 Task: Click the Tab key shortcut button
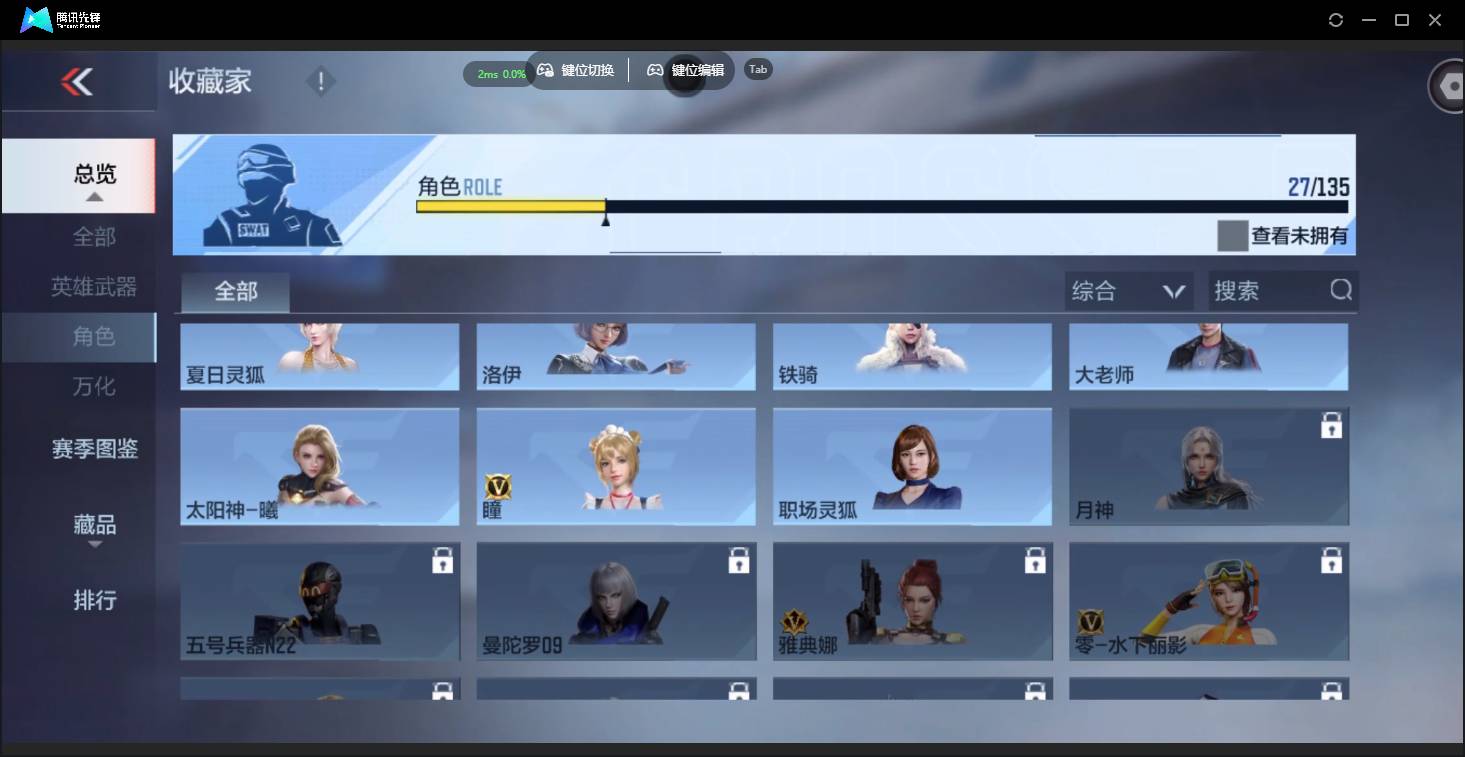point(757,69)
